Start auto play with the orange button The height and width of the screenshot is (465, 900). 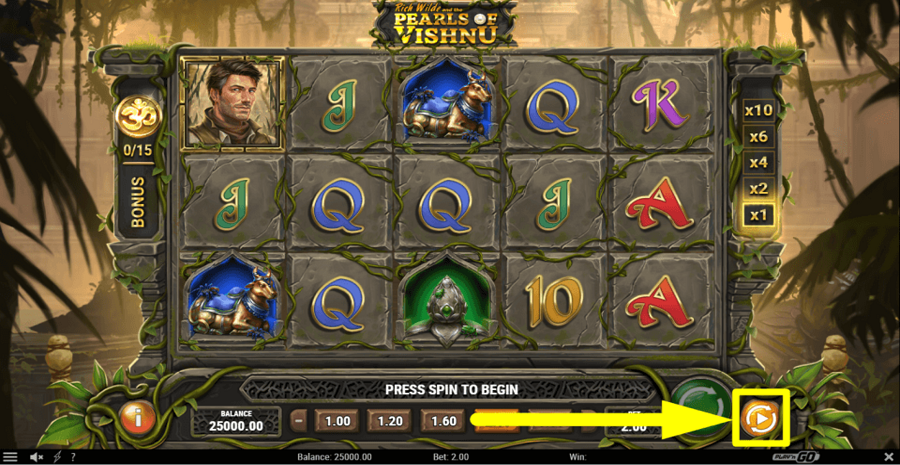[760, 419]
